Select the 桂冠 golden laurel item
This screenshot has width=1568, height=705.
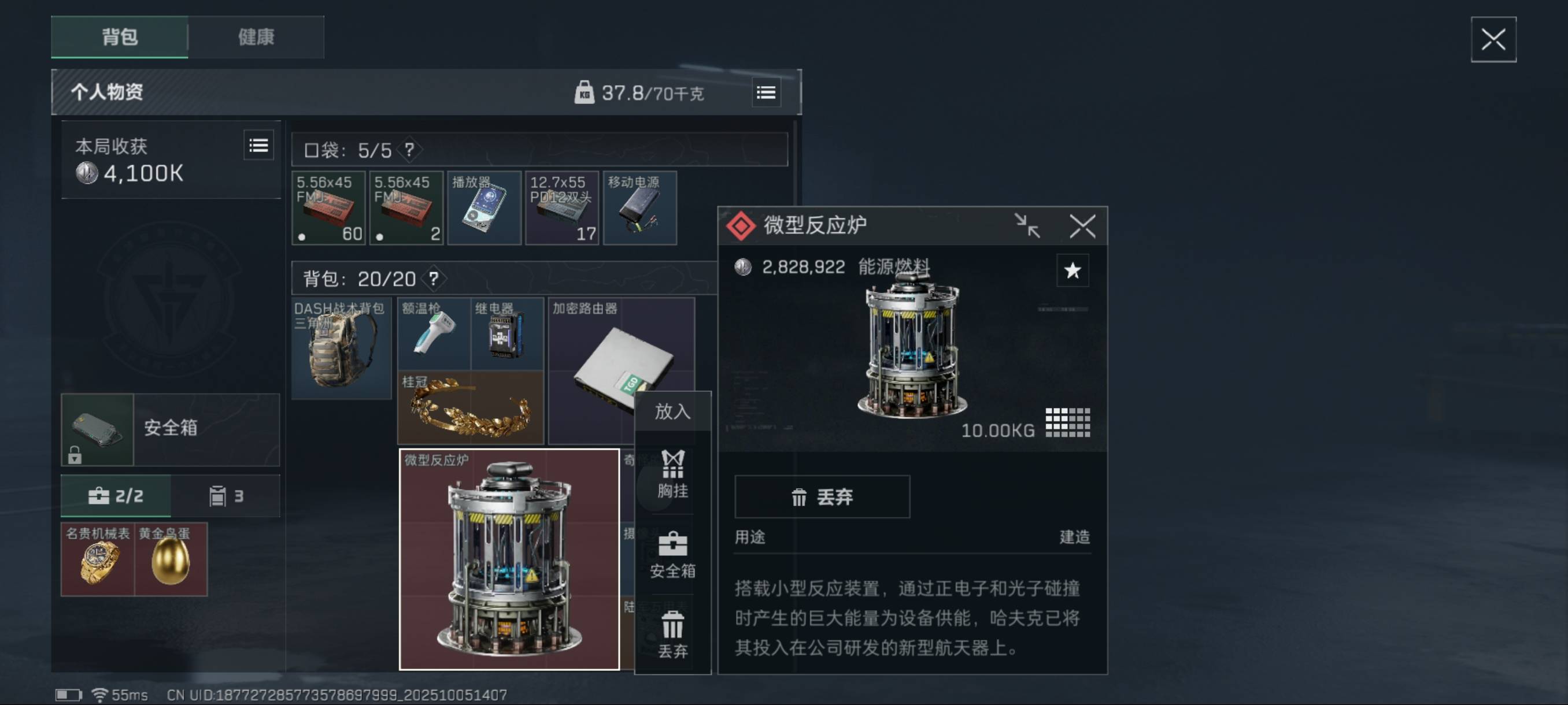click(470, 407)
